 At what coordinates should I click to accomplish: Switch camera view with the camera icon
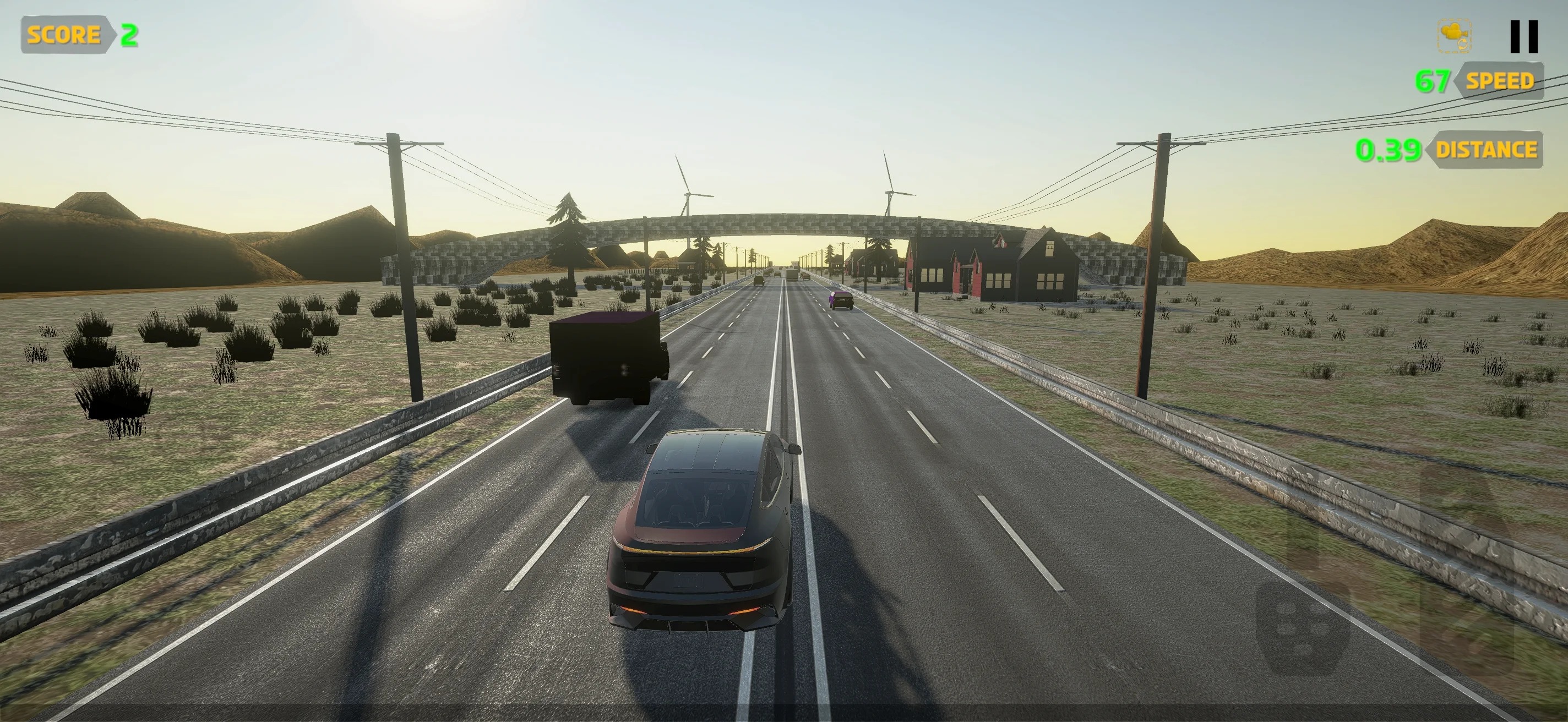click(x=1454, y=35)
